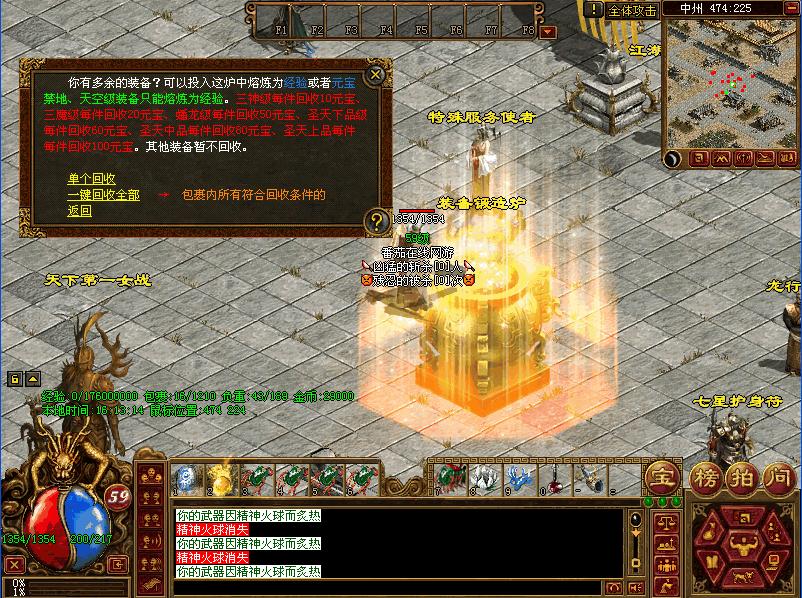Toggle the 全体攻击 attack mode button
The image size is (802, 598).
[633, 10]
